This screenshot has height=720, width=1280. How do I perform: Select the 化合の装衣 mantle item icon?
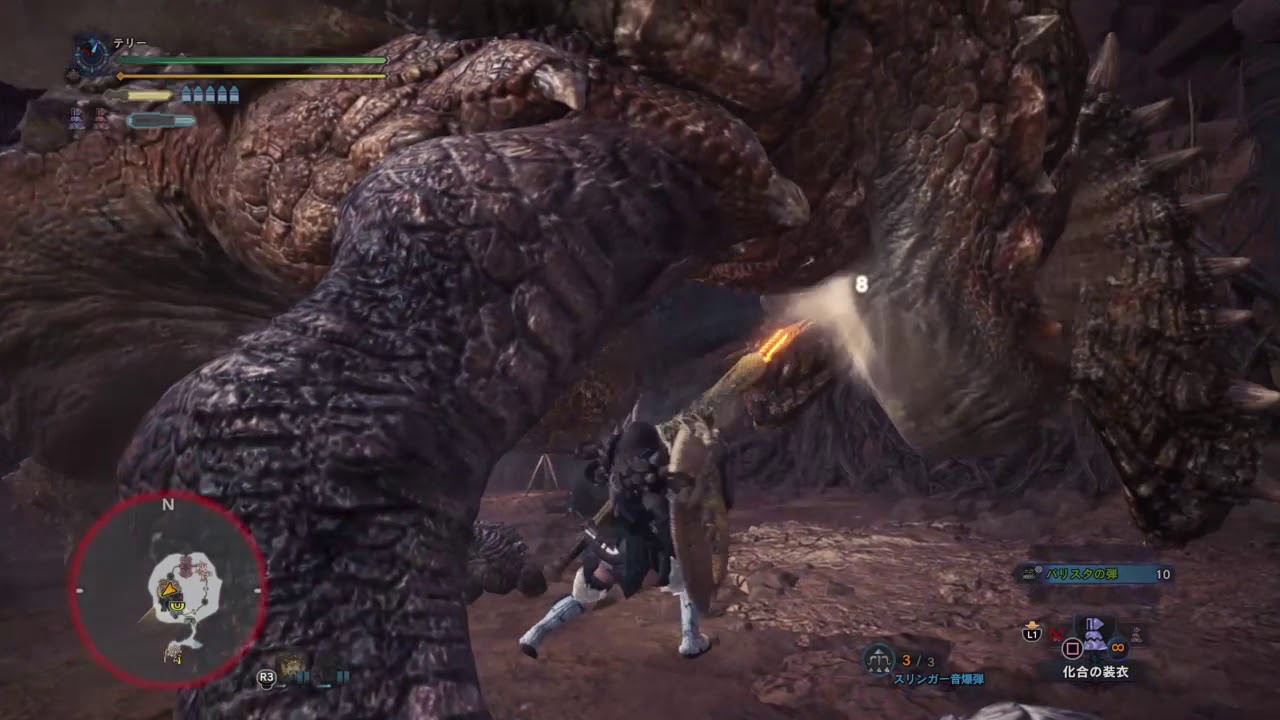(1095, 634)
